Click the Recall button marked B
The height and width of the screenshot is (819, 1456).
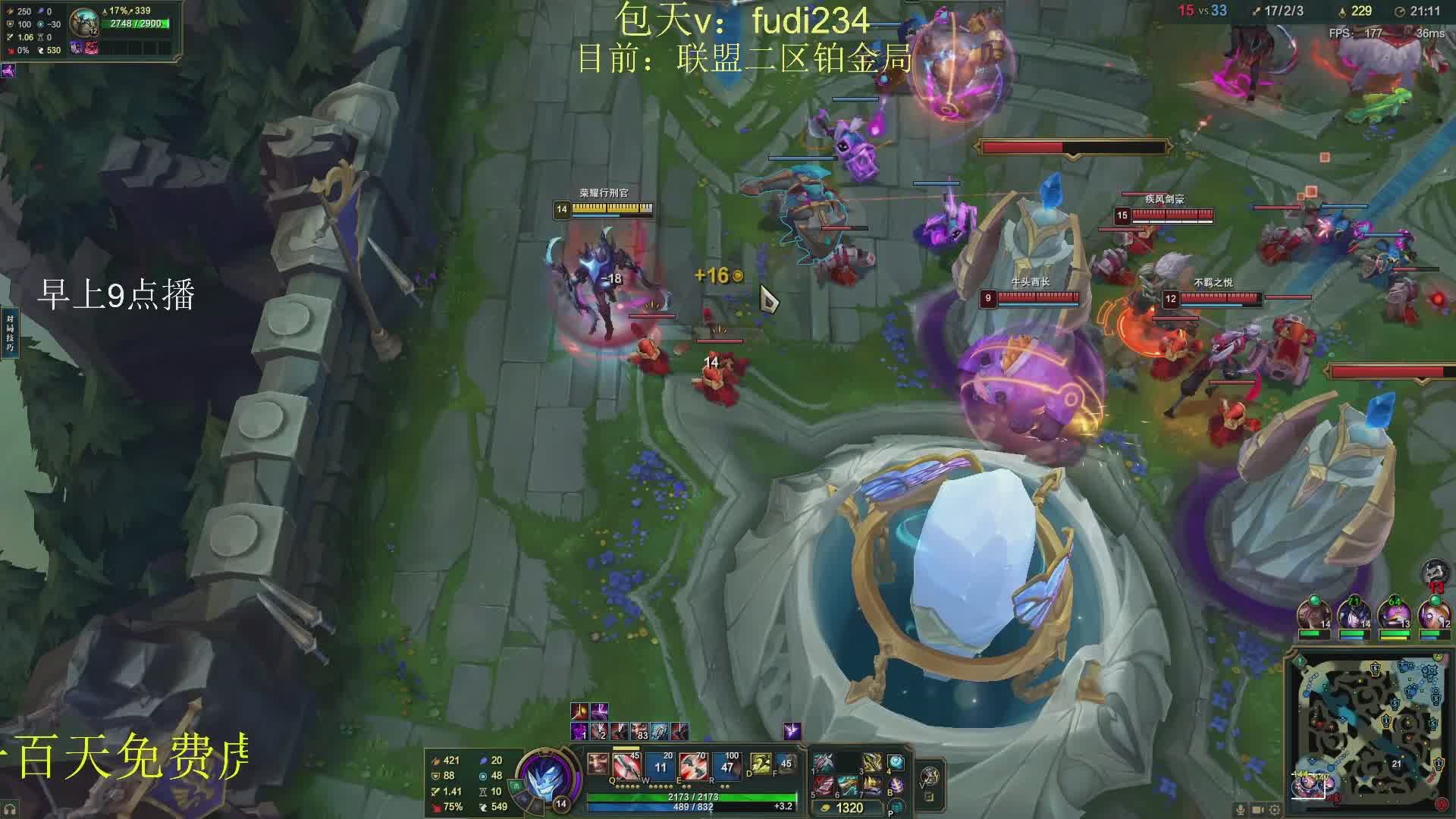pyautogui.click(x=896, y=786)
